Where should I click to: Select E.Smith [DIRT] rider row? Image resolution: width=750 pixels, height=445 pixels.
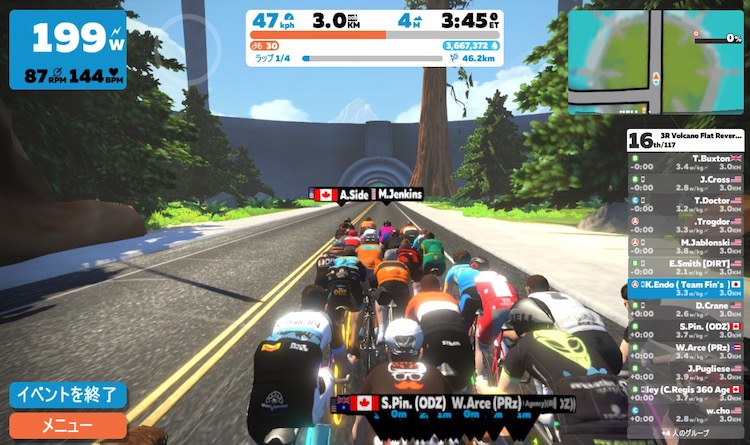click(687, 268)
